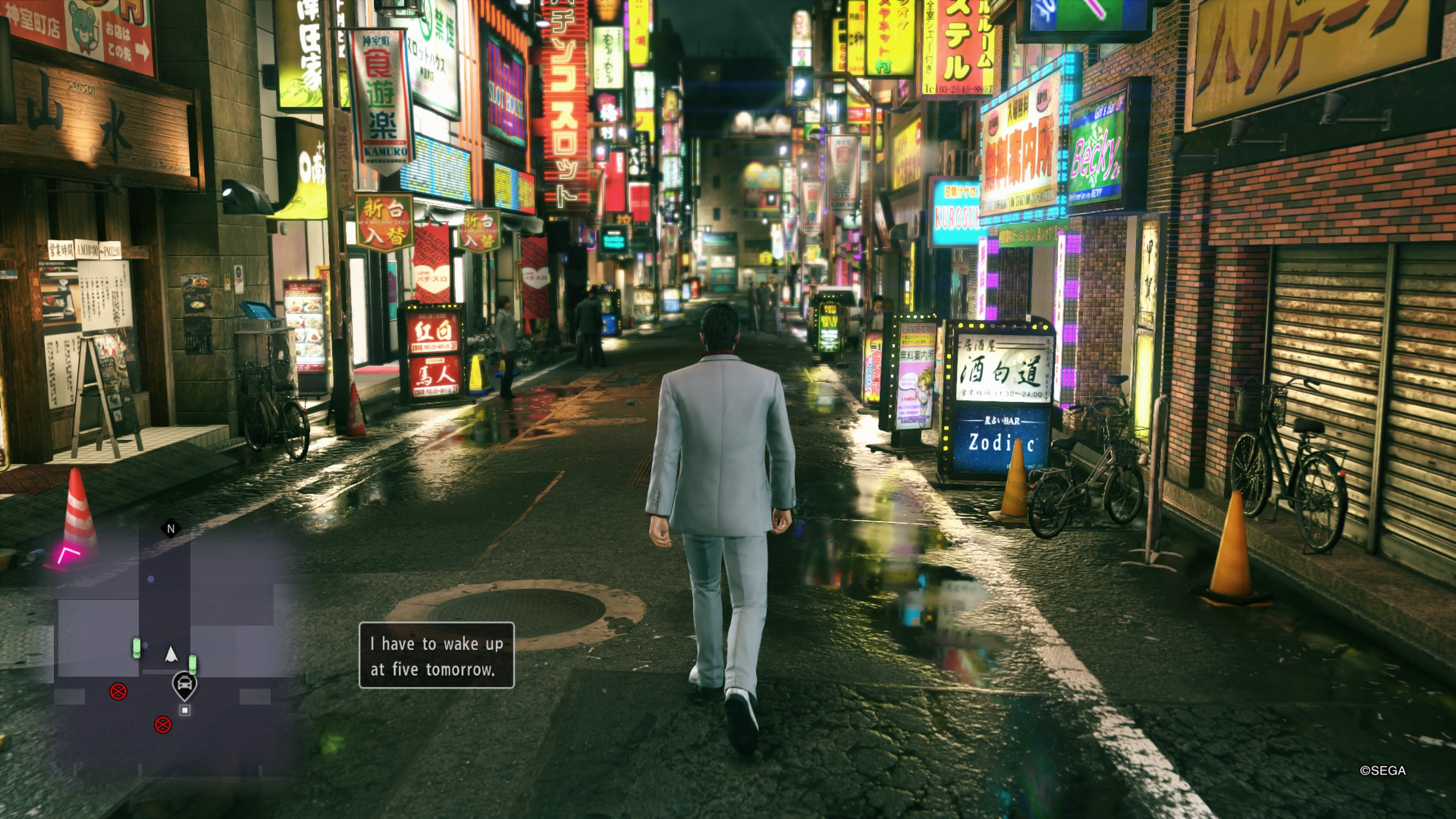Click the white square destination marker below the taxi pin
The width and height of the screenshot is (1456, 819).
click(184, 711)
